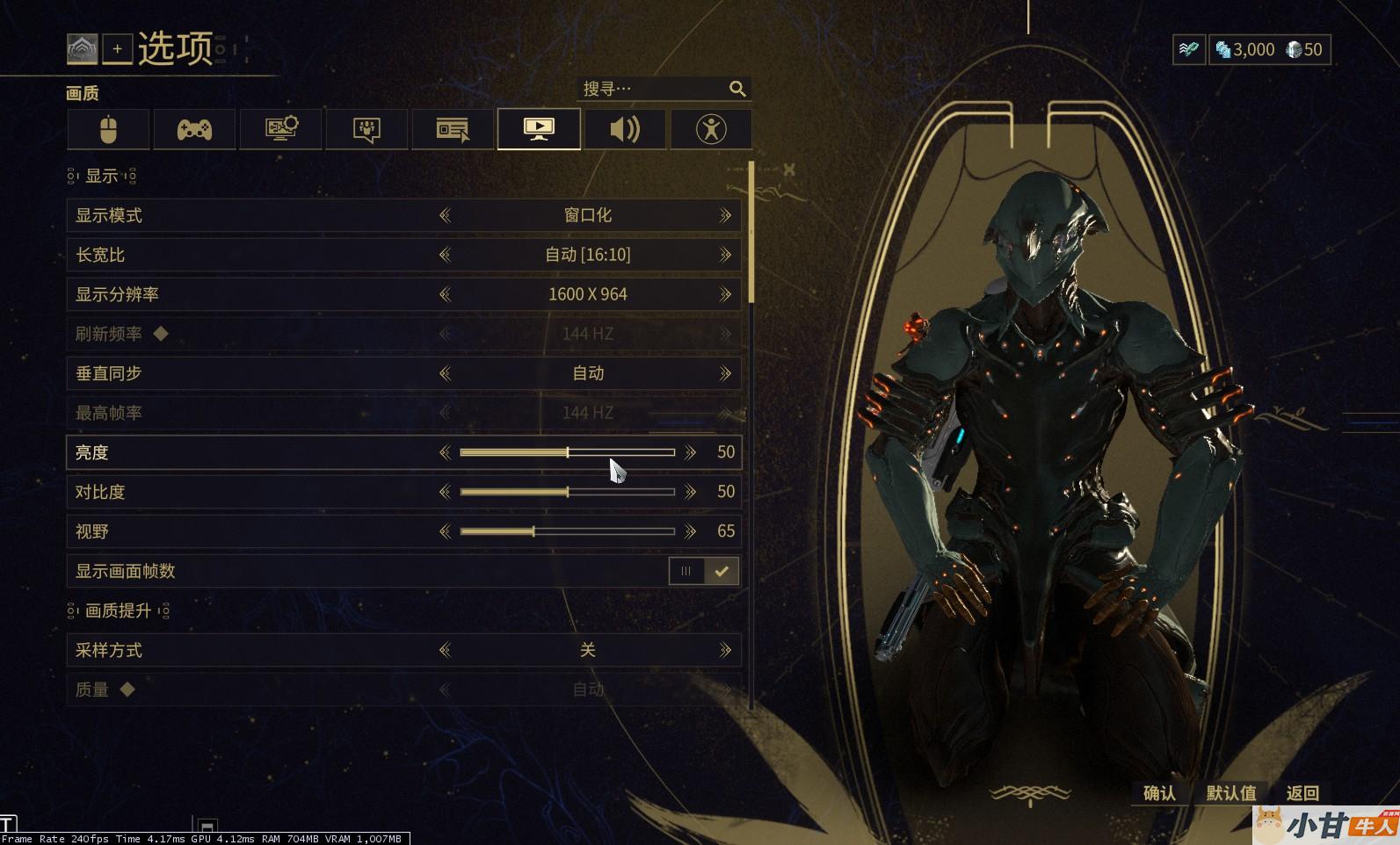The height and width of the screenshot is (845, 1400).
Task: Toggle the show frame rate switch
Action: 704,571
